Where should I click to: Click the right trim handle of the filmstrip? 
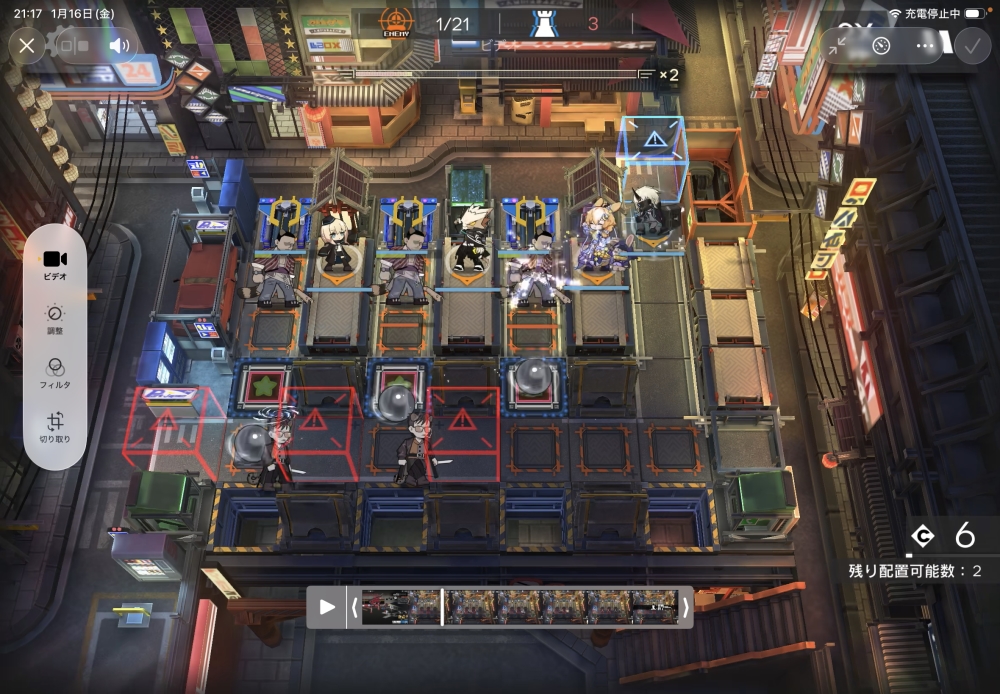(685, 607)
